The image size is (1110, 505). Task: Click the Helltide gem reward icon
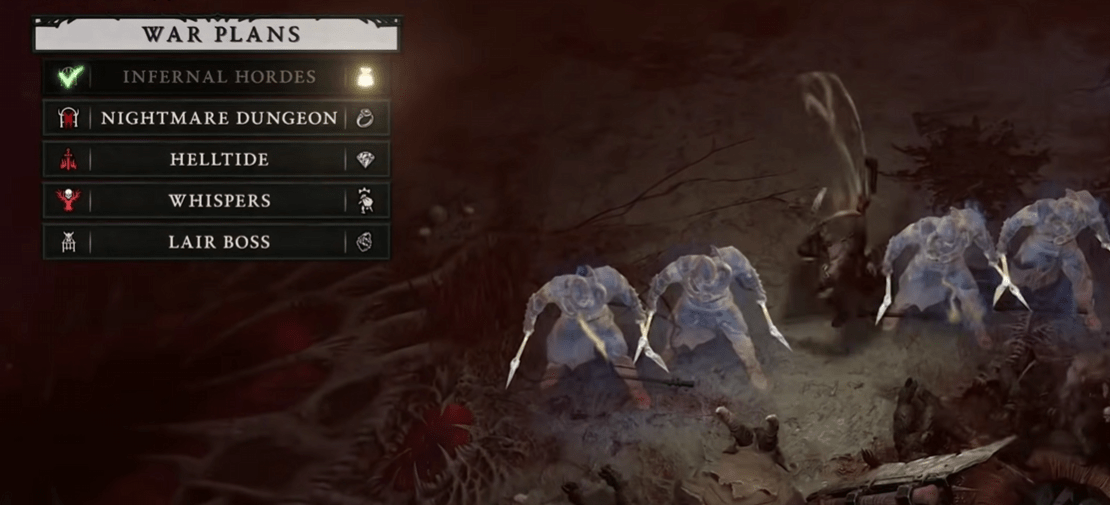point(365,159)
